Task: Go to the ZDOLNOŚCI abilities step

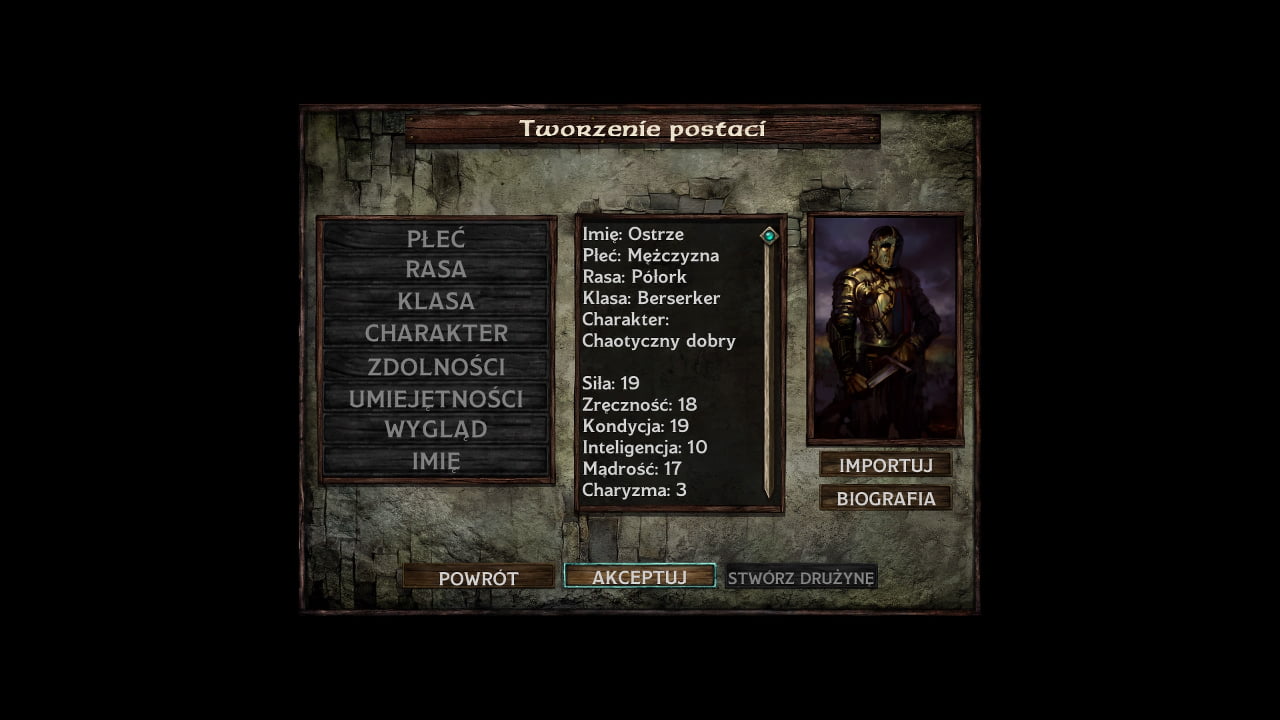Action: [x=436, y=366]
